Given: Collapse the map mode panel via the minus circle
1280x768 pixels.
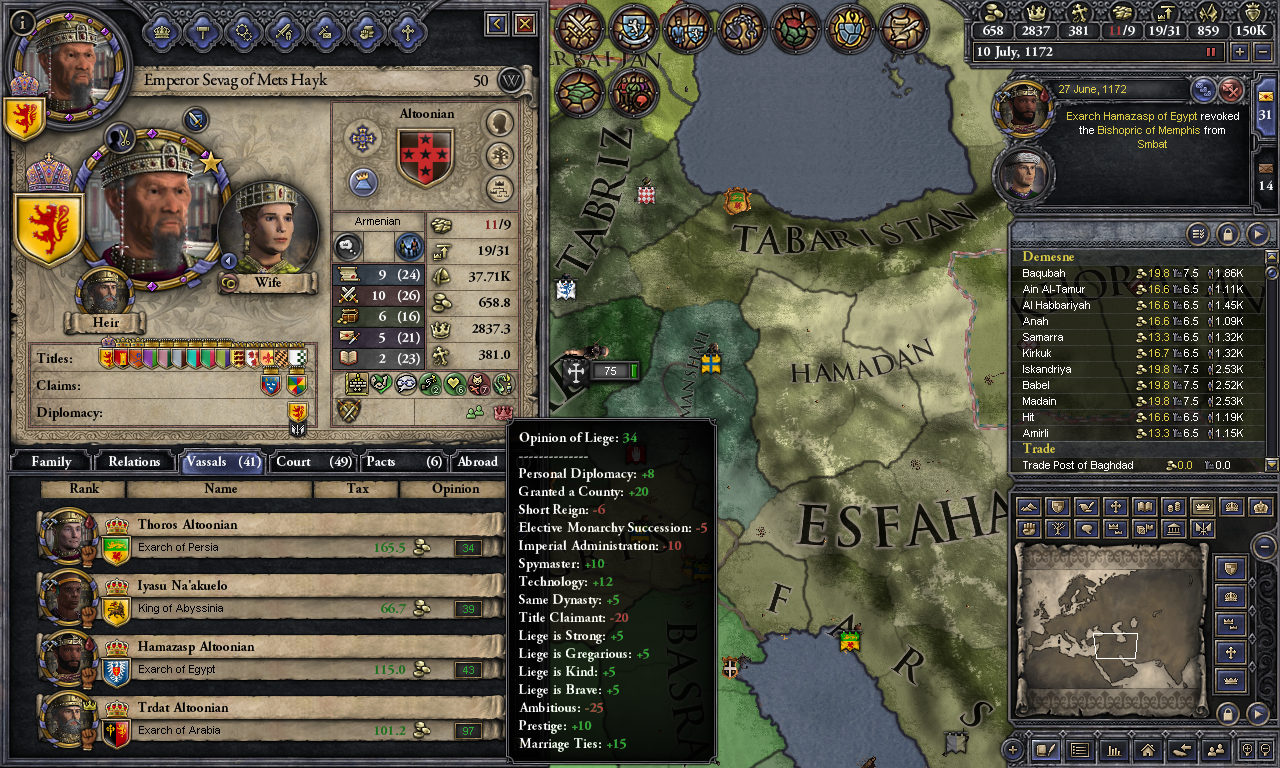Looking at the screenshot, I should [x=1264, y=546].
